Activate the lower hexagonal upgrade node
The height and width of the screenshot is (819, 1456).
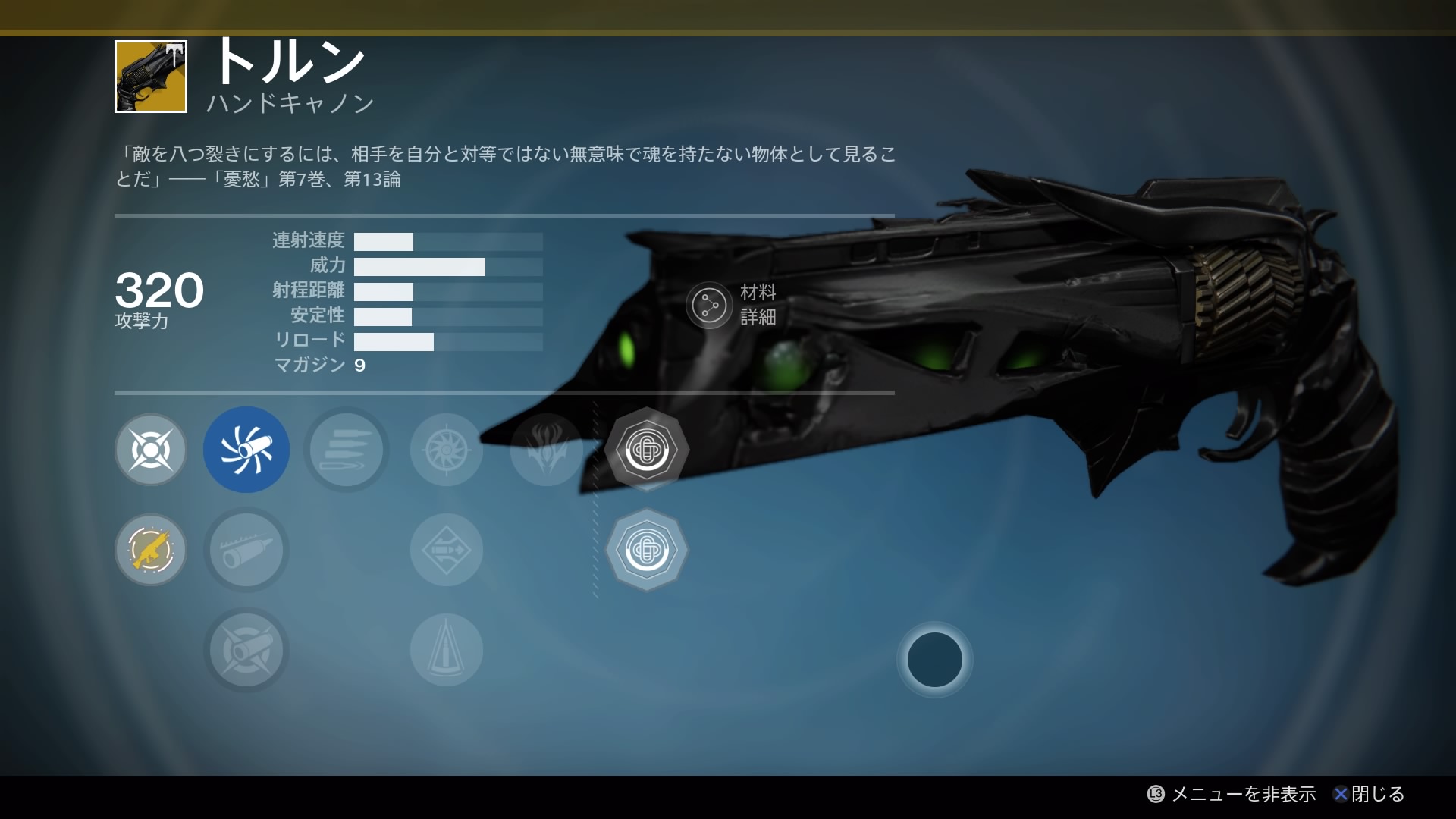click(x=647, y=550)
